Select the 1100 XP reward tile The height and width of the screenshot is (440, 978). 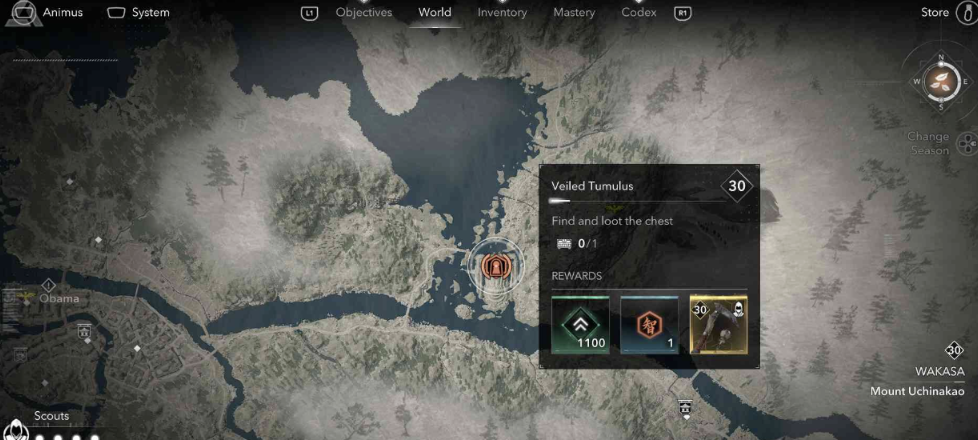tap(580, 324)
